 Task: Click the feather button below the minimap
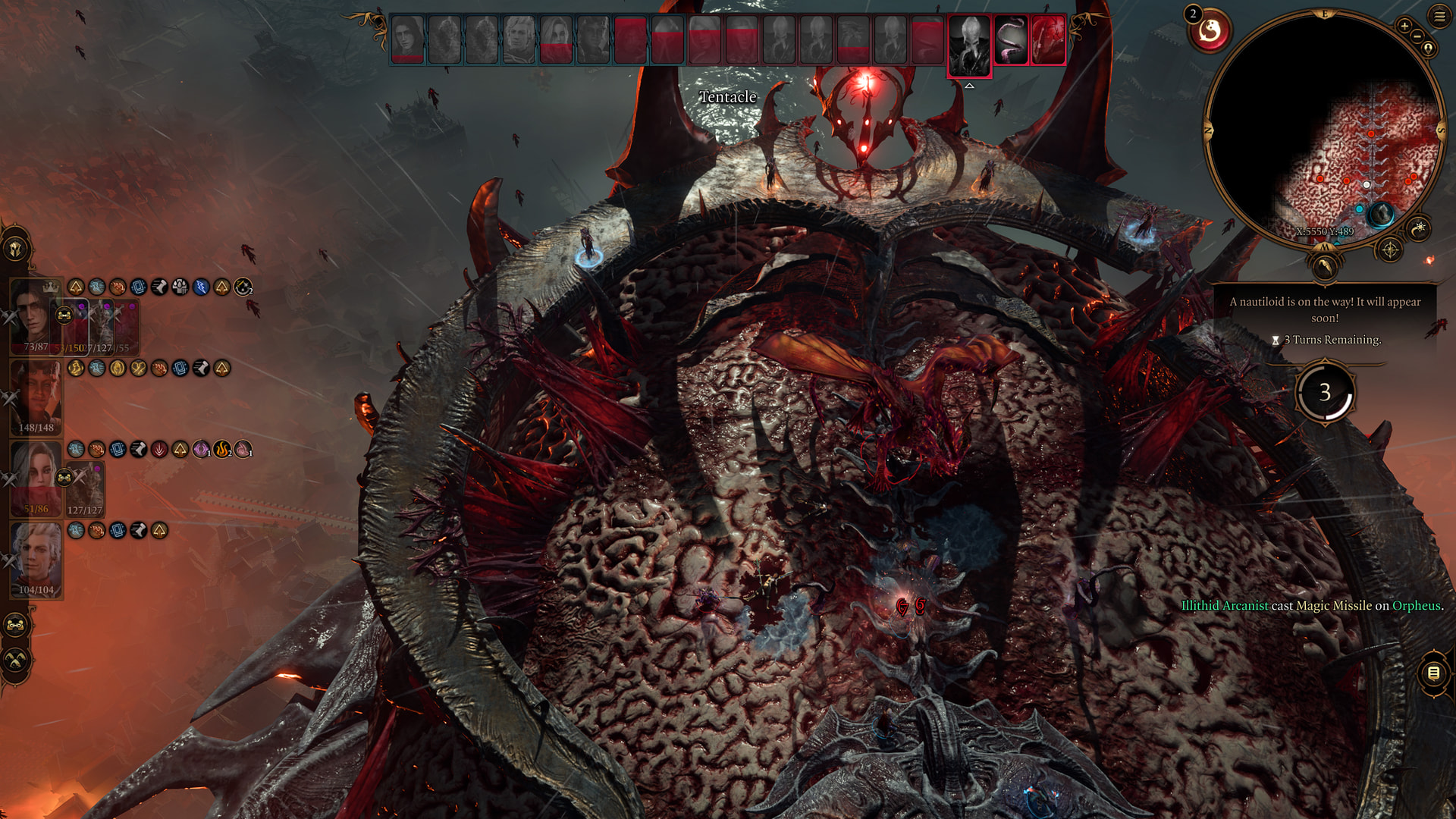1324,266
